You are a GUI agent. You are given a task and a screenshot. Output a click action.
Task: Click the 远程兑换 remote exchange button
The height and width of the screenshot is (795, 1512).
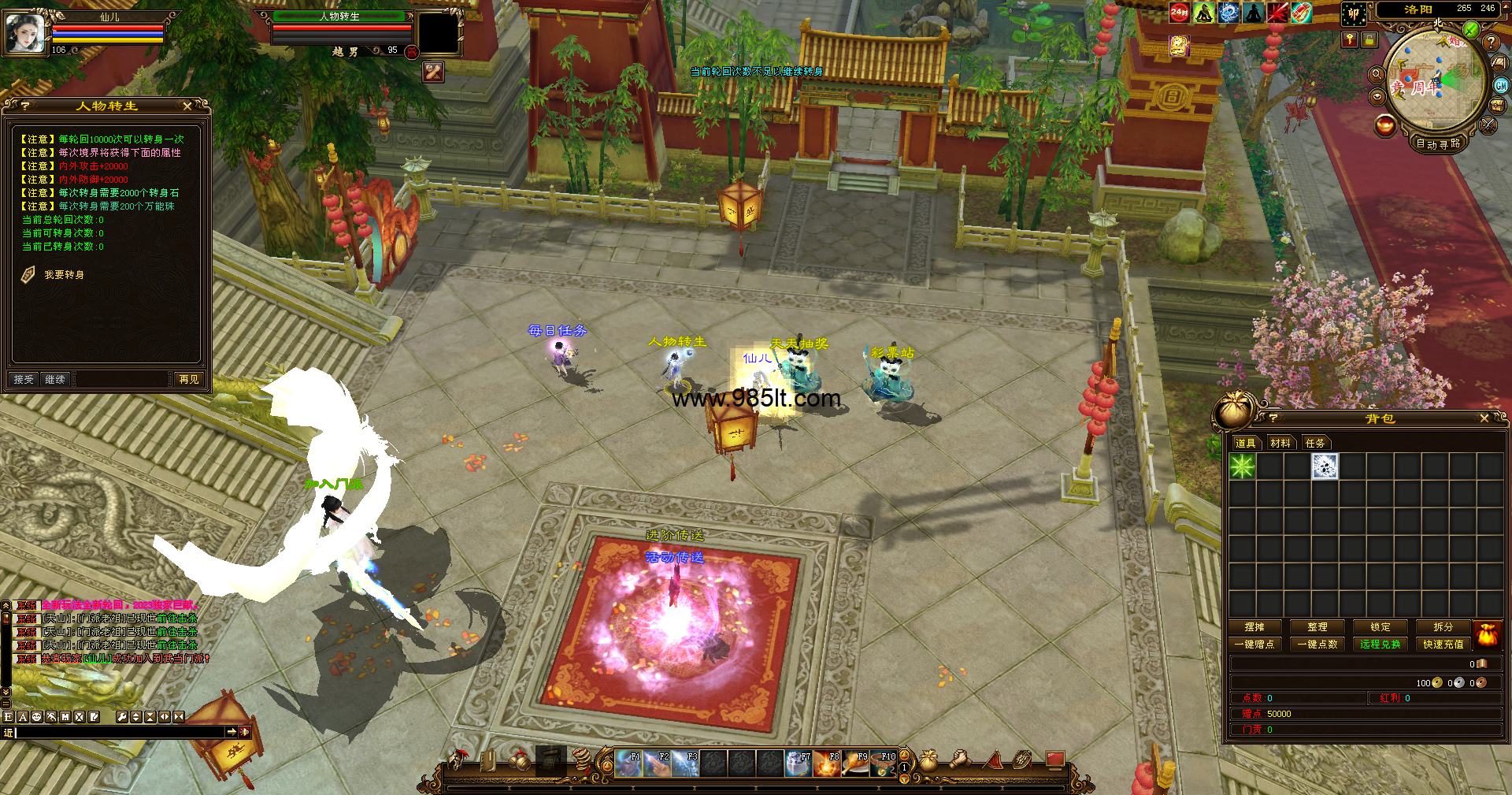click(x=1380, y=645)
